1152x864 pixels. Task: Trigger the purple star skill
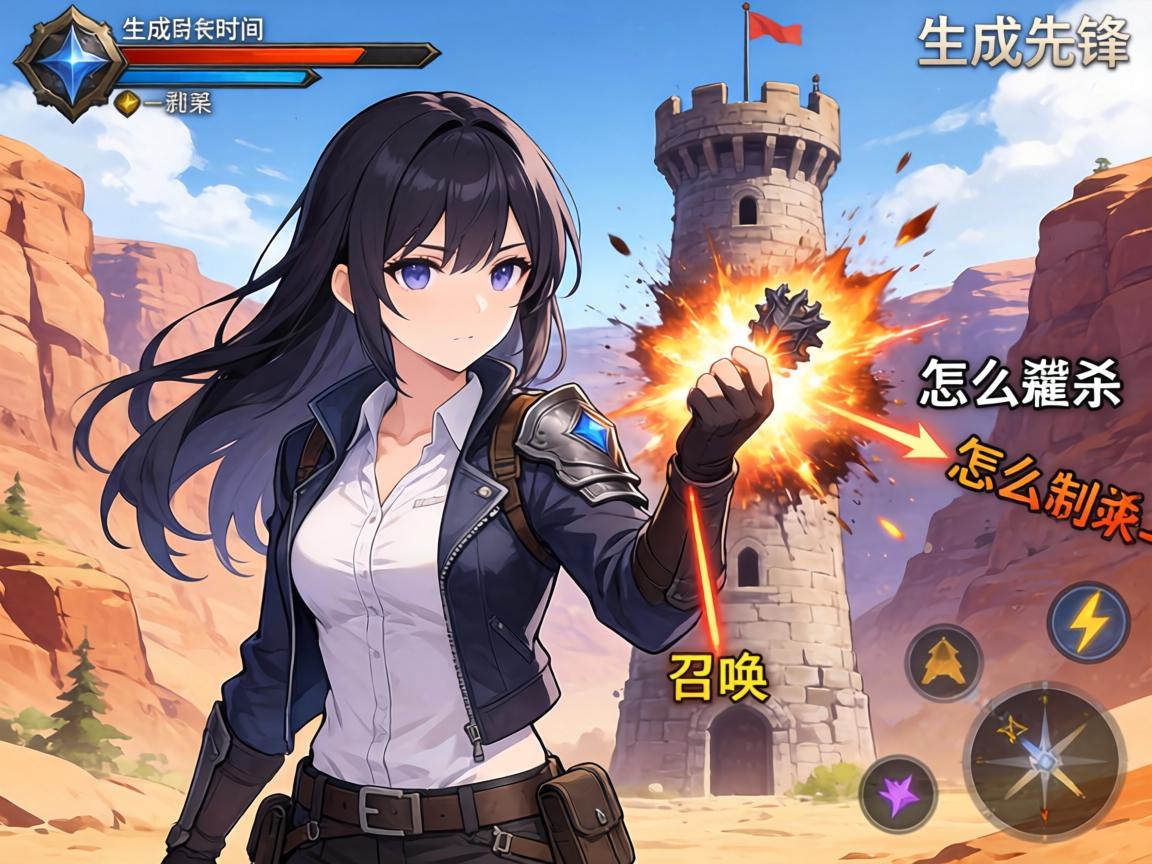click(x=898, y=792)
